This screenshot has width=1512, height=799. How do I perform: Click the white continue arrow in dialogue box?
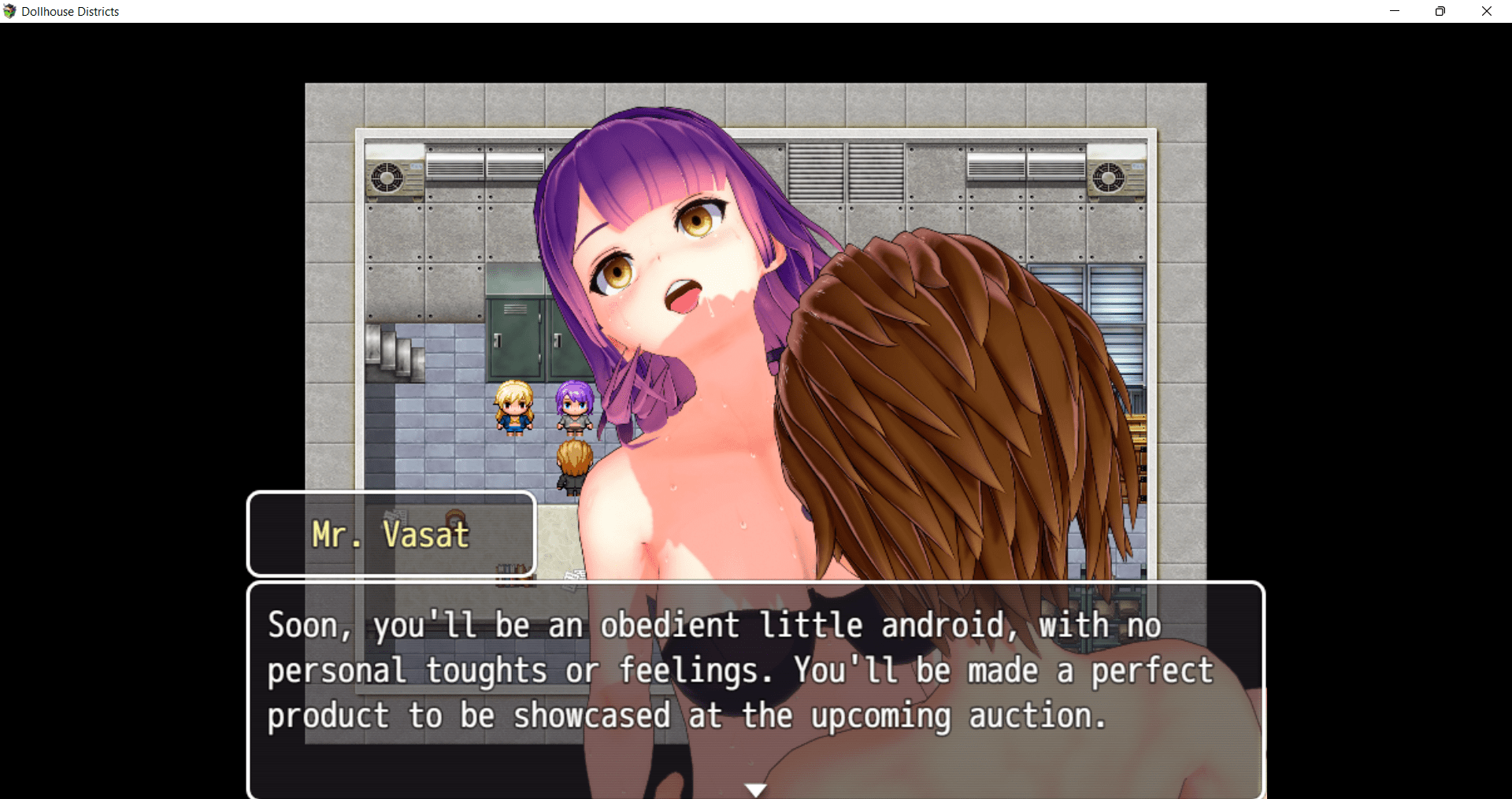756,790
